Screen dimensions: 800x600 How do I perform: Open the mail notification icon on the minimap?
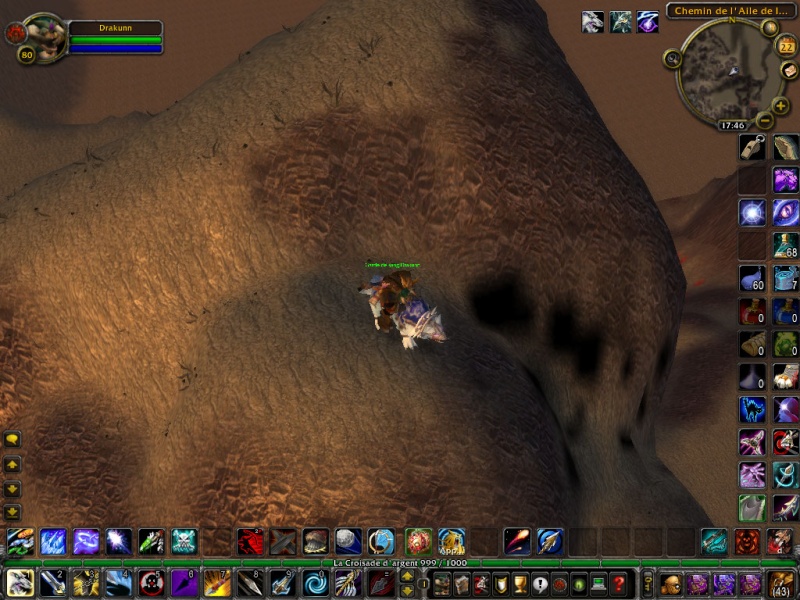pos(789,71)
